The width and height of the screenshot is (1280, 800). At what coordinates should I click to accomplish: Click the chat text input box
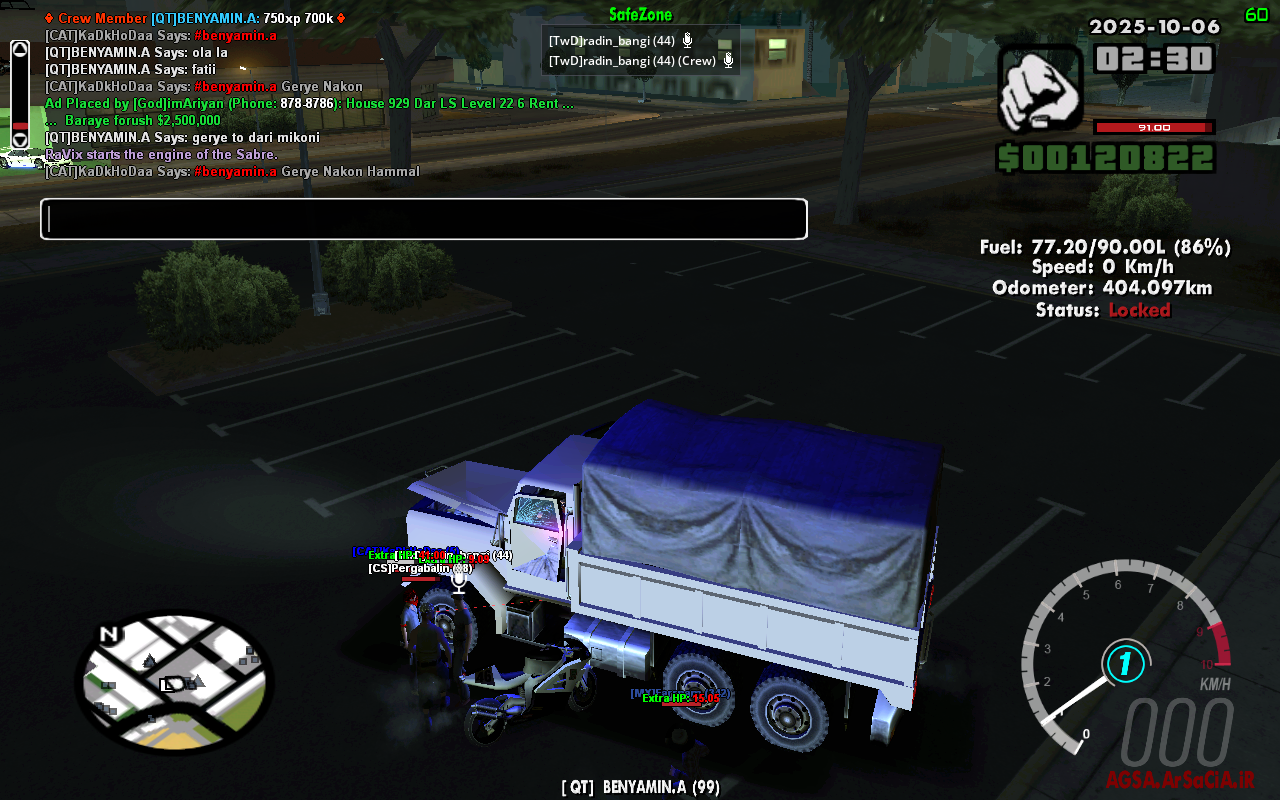423,219
